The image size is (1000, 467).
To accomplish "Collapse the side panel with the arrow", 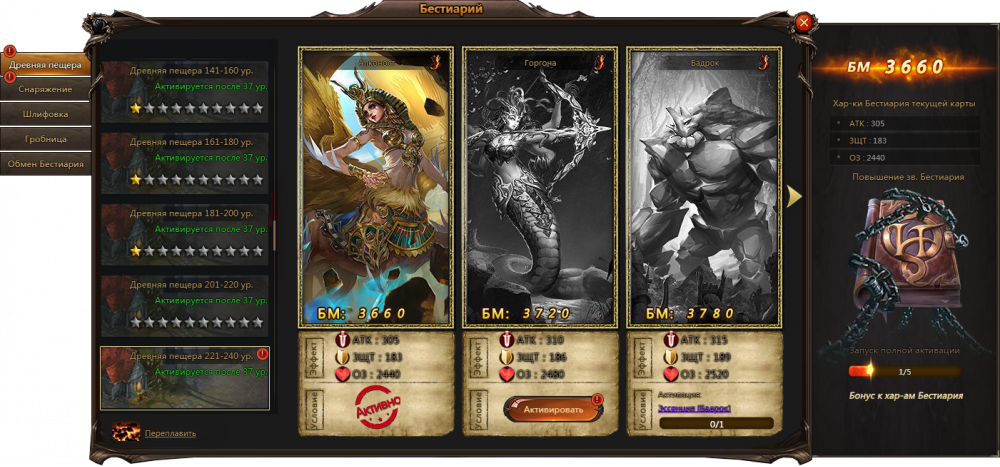I will (x=795, y=196).
